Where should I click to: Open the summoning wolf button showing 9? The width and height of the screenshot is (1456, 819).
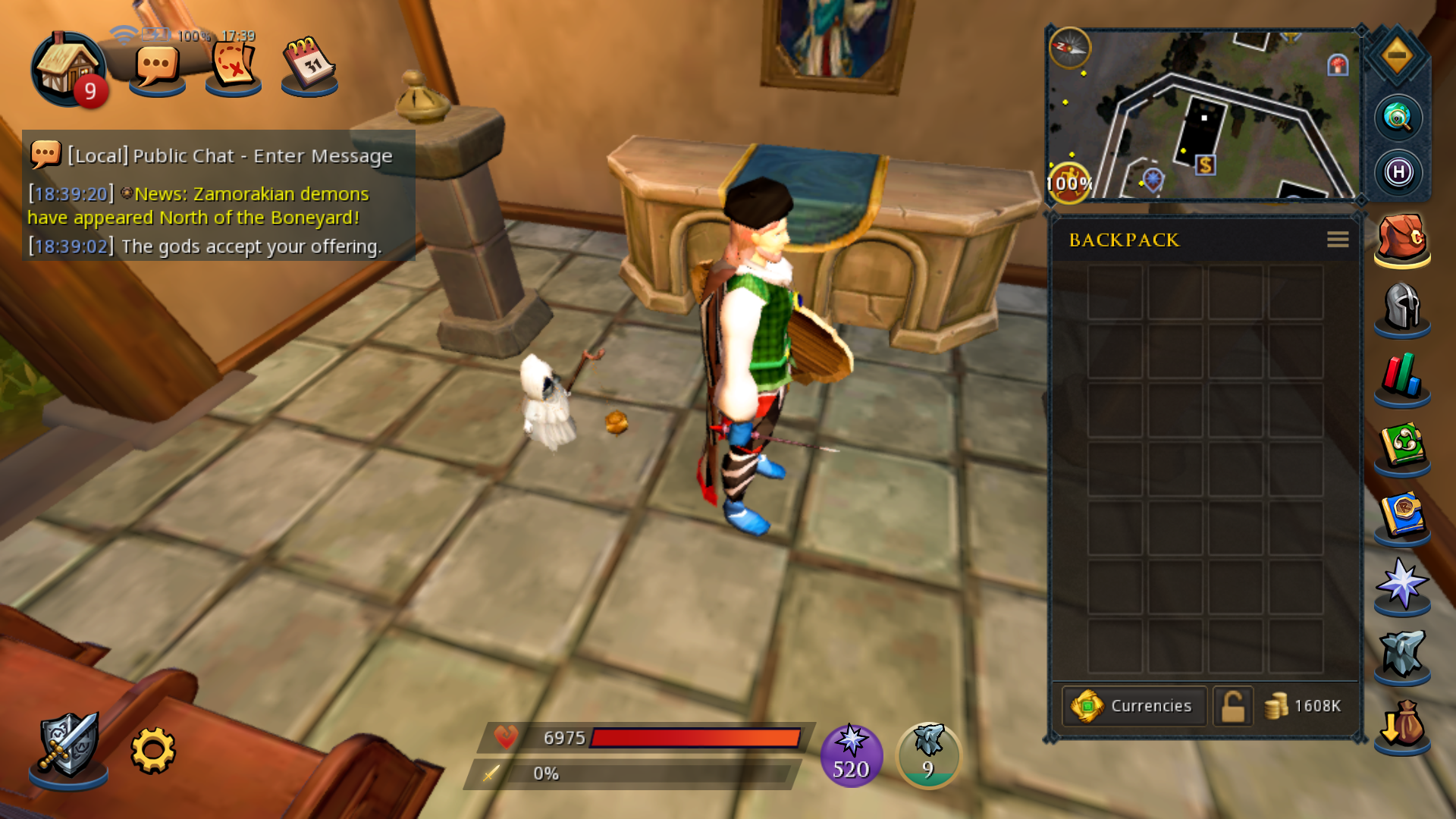click(928, 755)
